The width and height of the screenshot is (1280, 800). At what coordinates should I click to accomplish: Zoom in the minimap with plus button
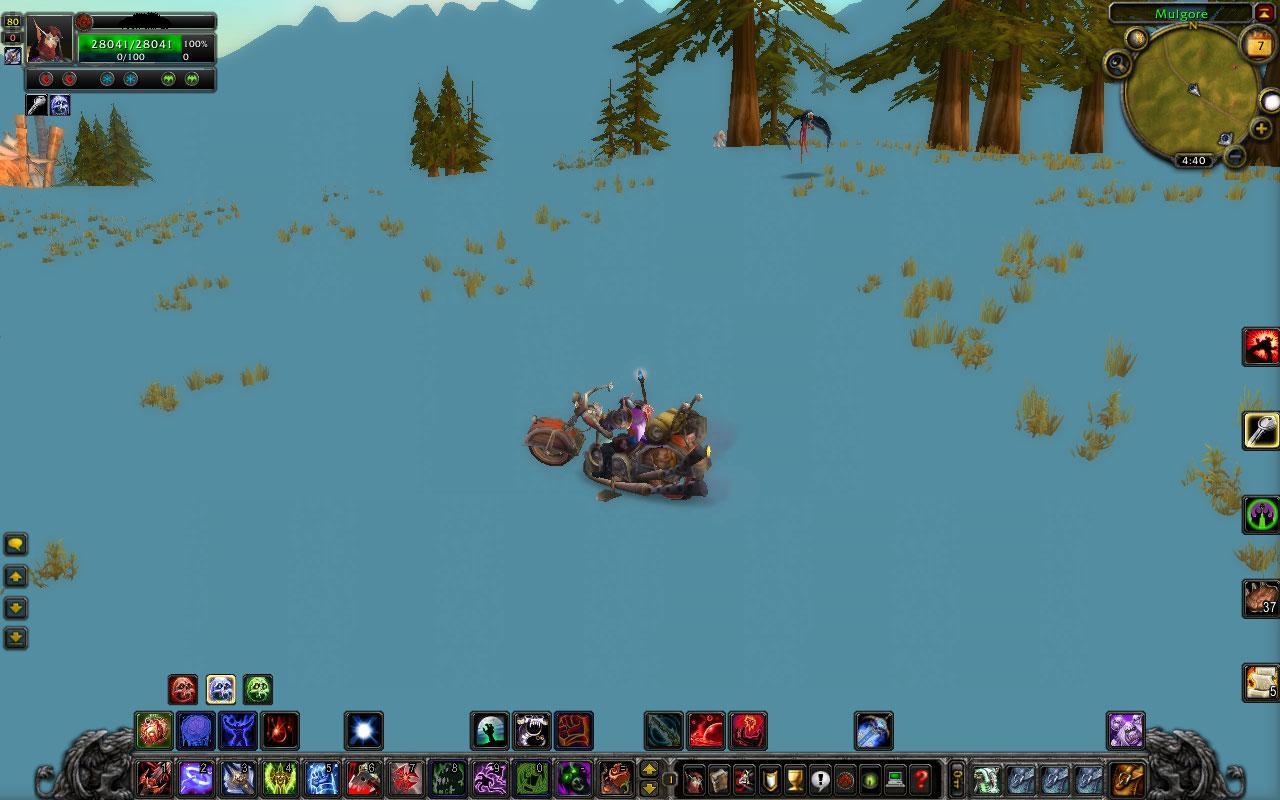1261,130
